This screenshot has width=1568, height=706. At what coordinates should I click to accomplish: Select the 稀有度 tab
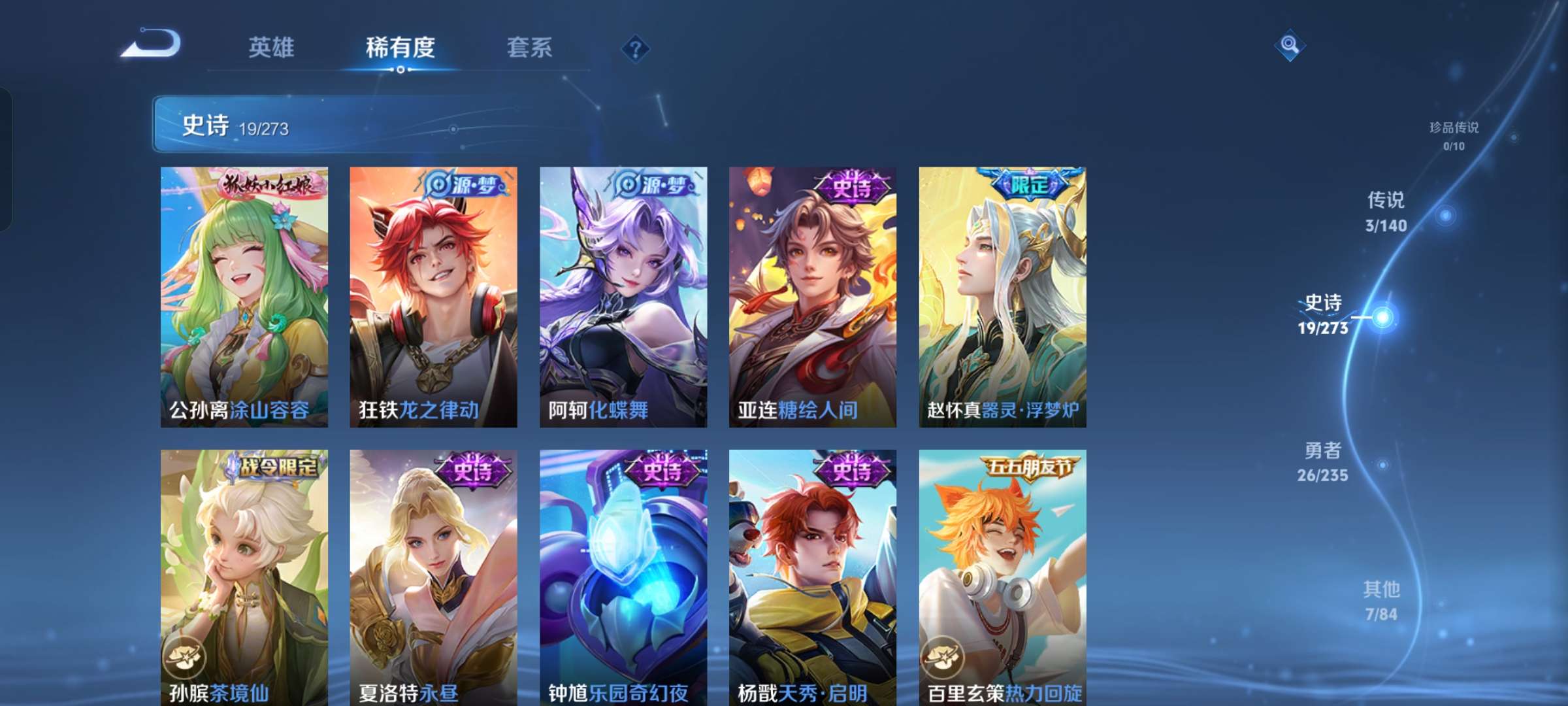(400, 48)
